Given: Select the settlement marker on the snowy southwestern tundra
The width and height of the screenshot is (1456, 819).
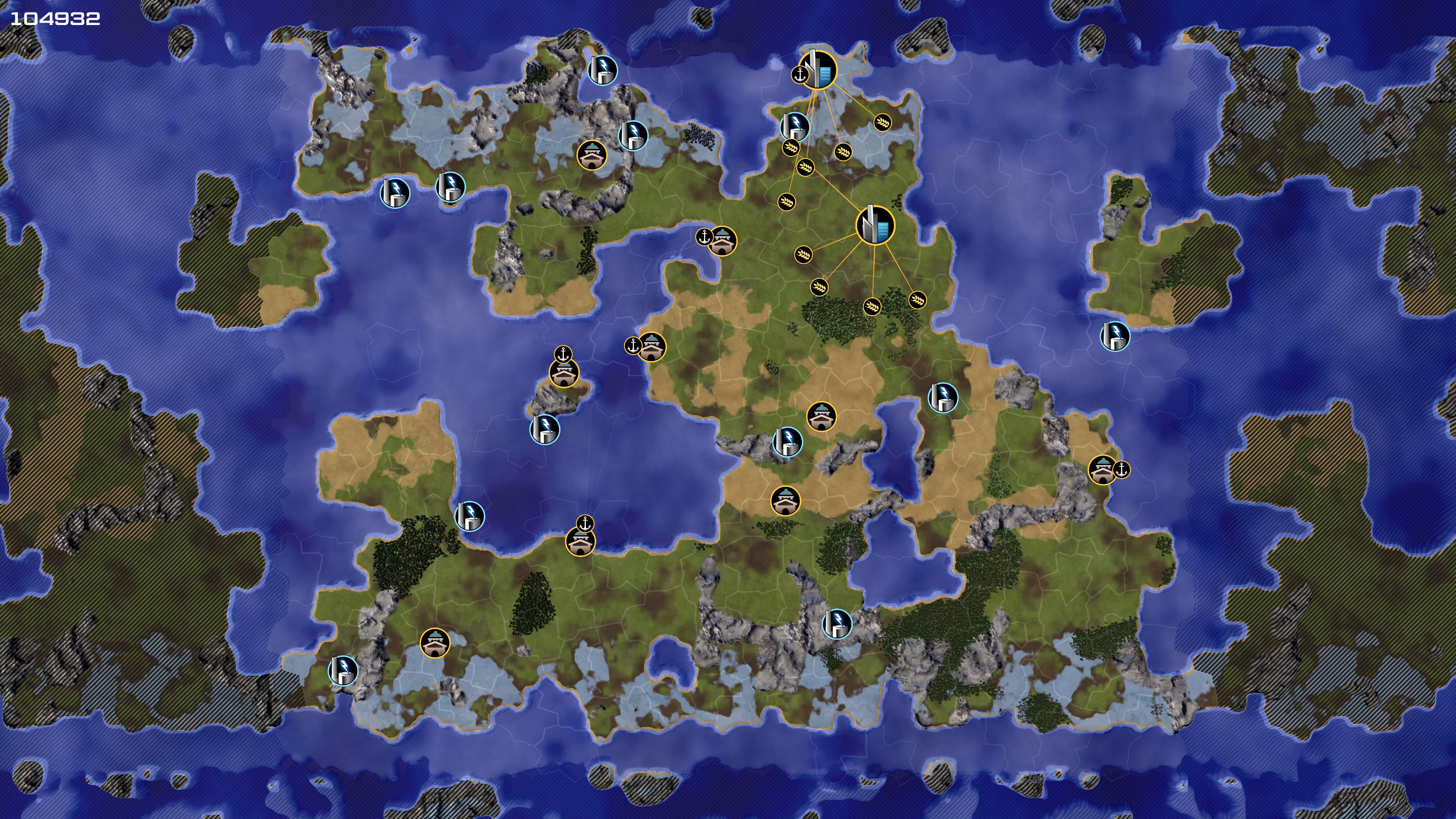Looking at the screenshot, I should tap(435, 643).
